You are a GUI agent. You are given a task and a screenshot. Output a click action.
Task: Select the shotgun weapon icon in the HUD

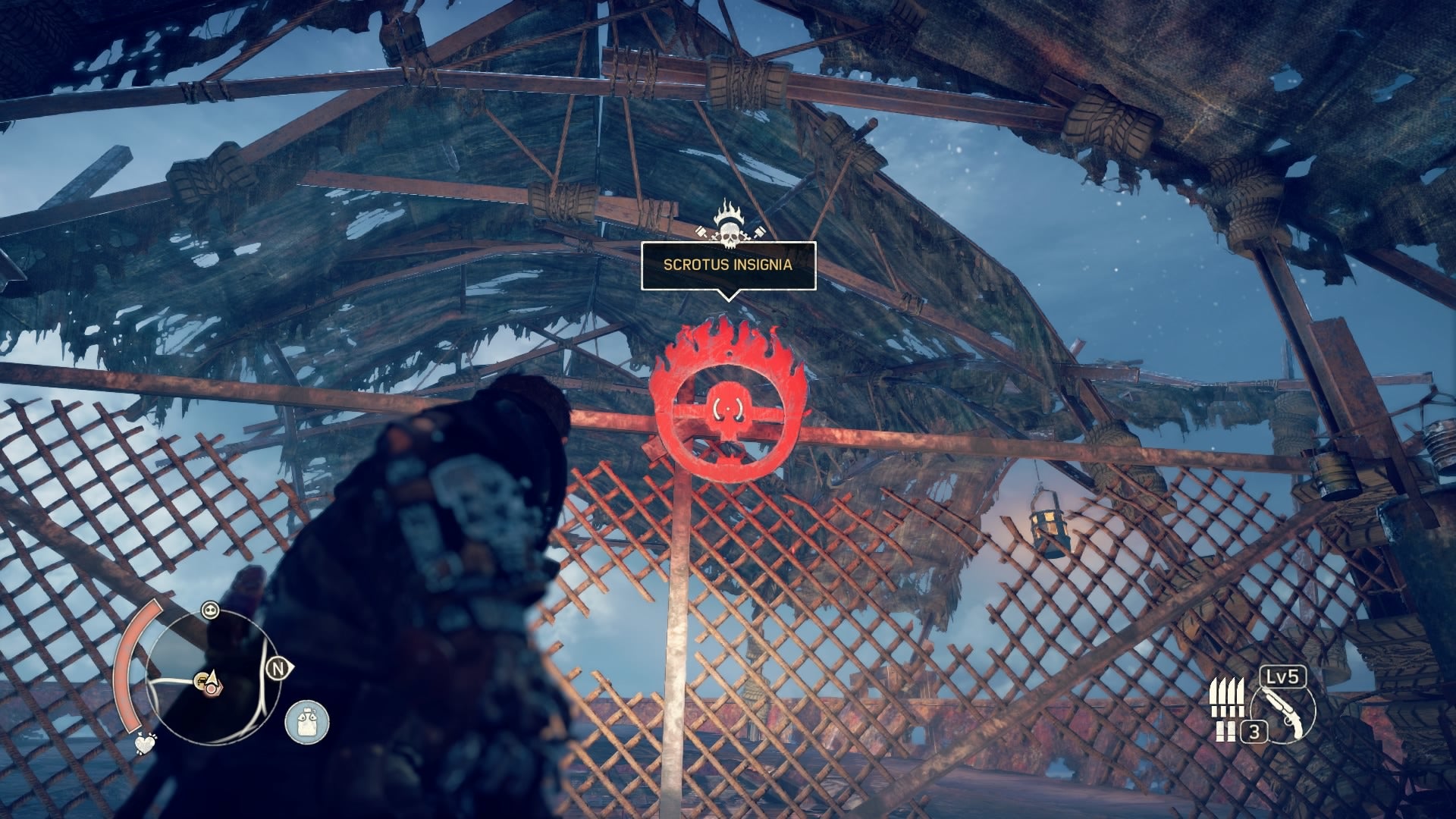1284,713
